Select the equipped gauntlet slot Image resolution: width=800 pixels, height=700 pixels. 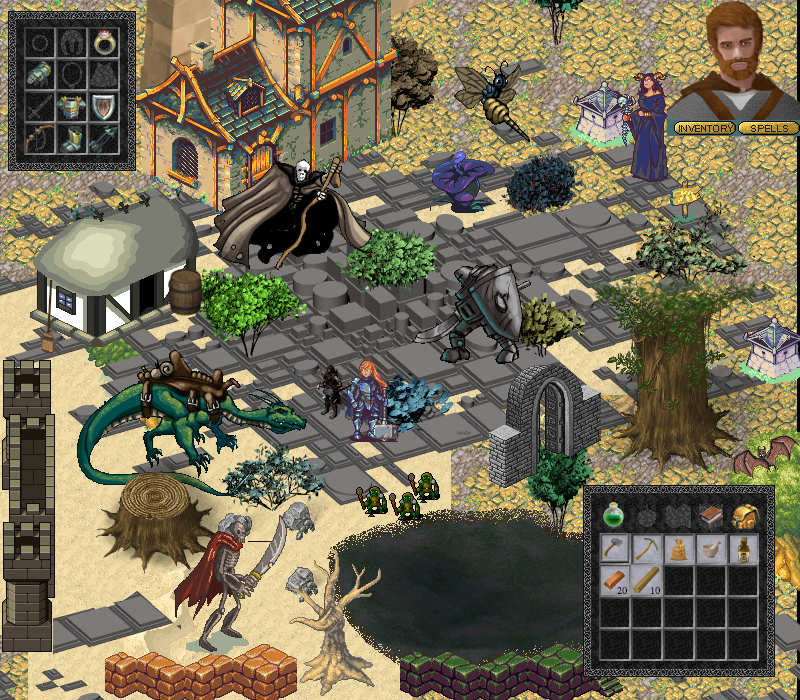point(40,75)
